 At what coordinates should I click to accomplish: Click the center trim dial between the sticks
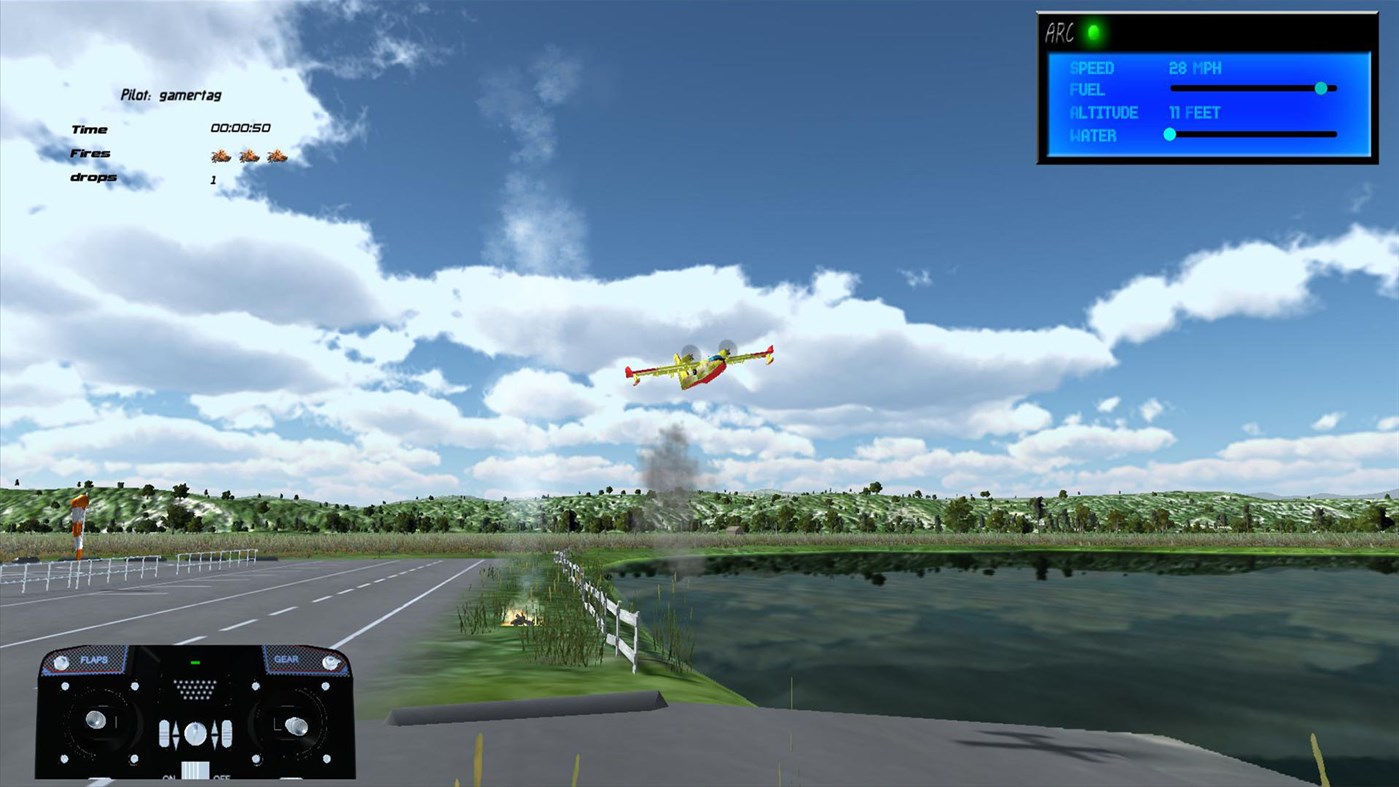click(195, 733)
